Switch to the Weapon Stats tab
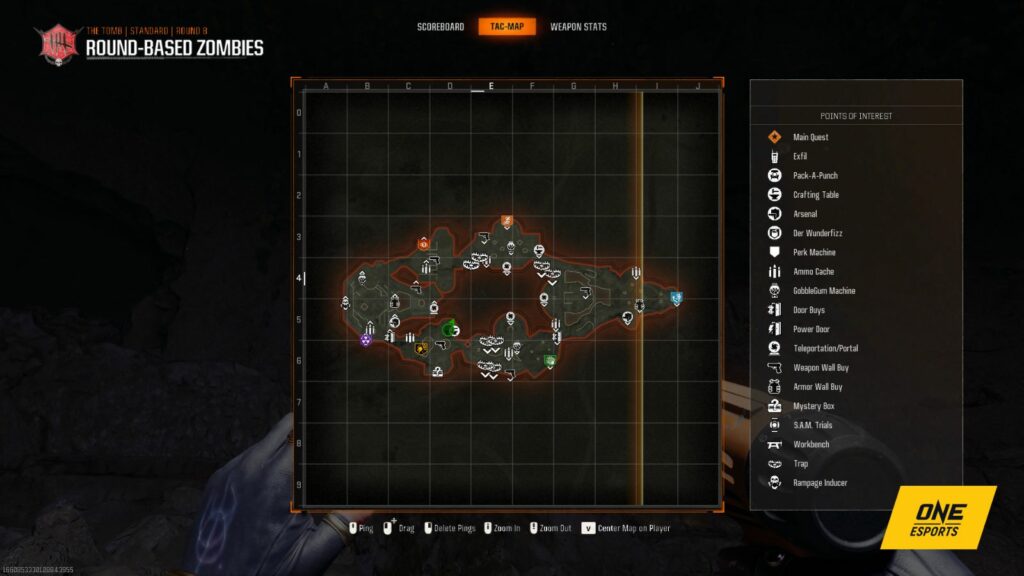 pos(578,27)
